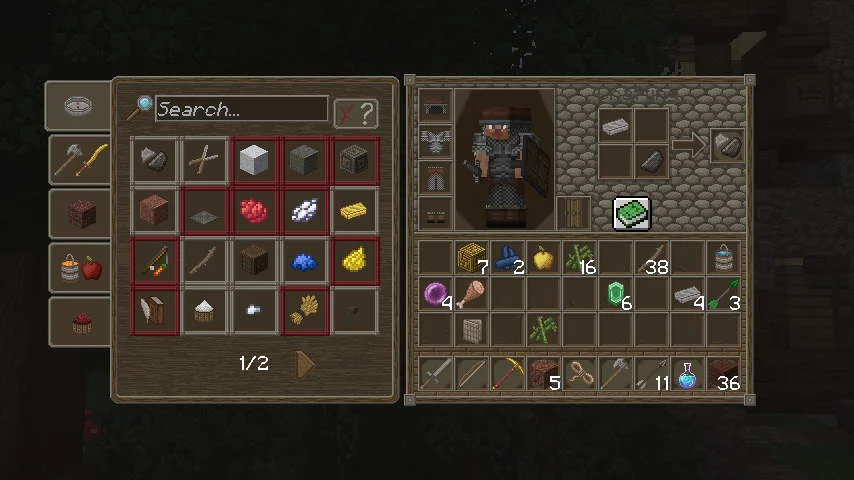Close the green recipe book button

tap(631, 212)
